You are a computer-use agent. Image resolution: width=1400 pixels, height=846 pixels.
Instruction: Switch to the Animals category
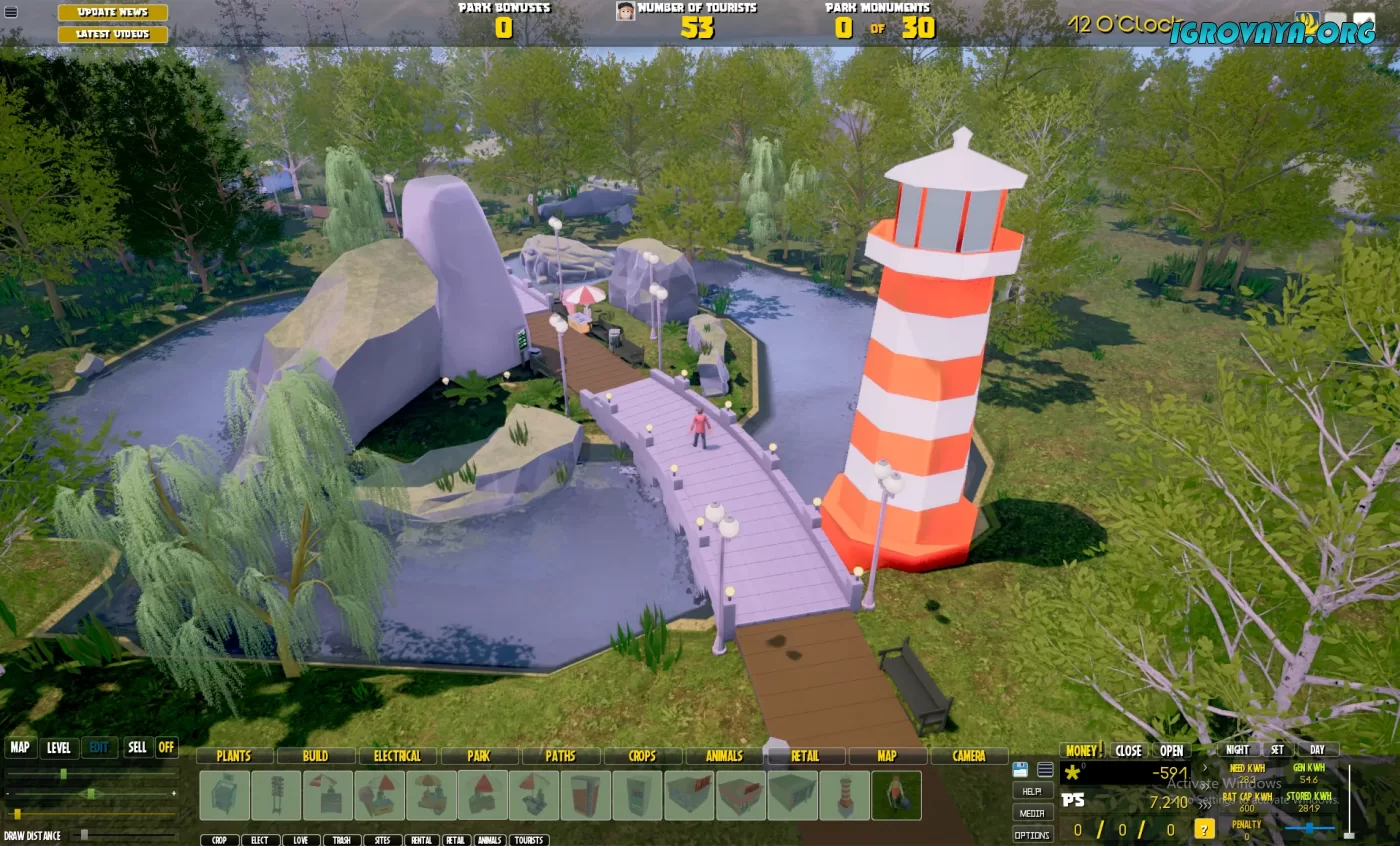pos(724,756)
